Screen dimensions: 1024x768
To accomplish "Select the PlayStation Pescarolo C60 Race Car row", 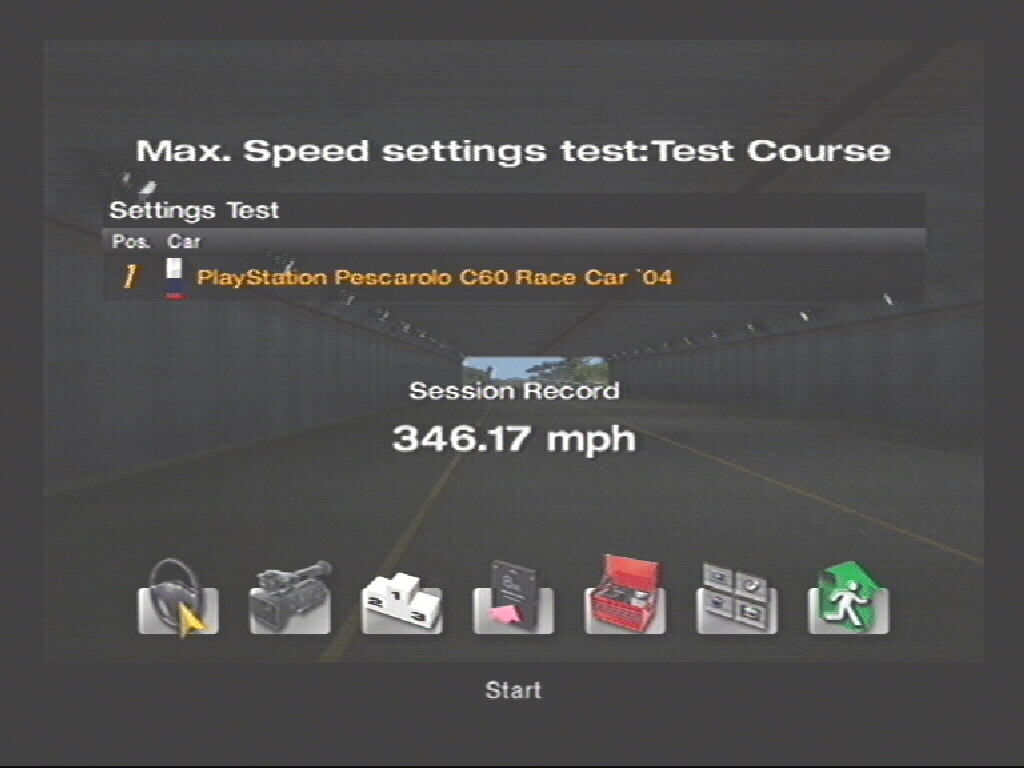I will (x=435, y=277).
